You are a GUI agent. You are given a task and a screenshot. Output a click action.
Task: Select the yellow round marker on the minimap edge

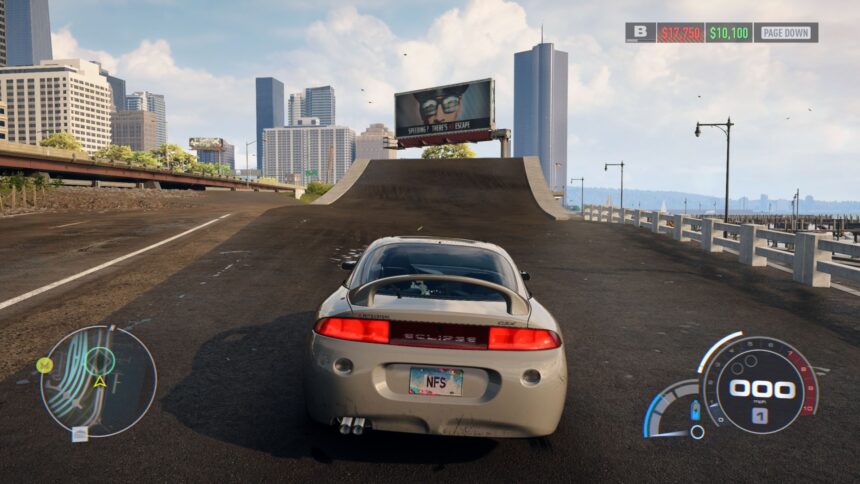point(44,365)
